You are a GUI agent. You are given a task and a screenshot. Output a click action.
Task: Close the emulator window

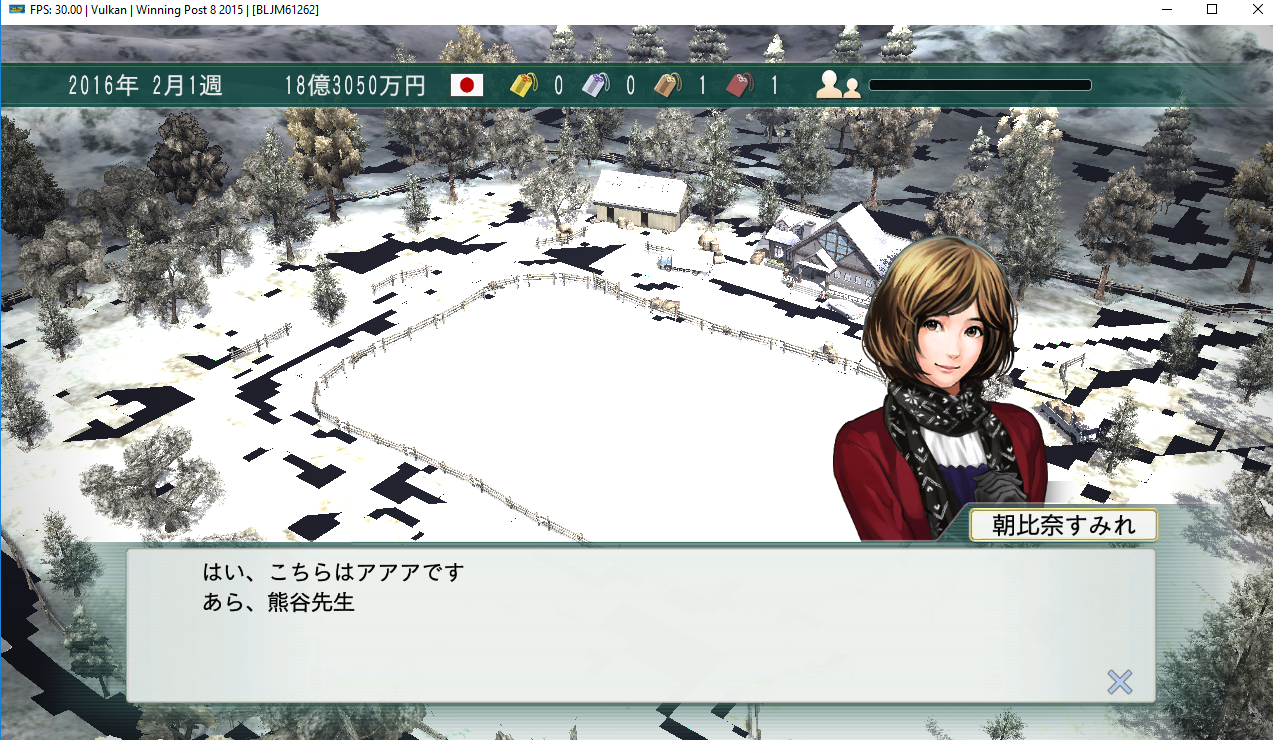point(1256,9)
